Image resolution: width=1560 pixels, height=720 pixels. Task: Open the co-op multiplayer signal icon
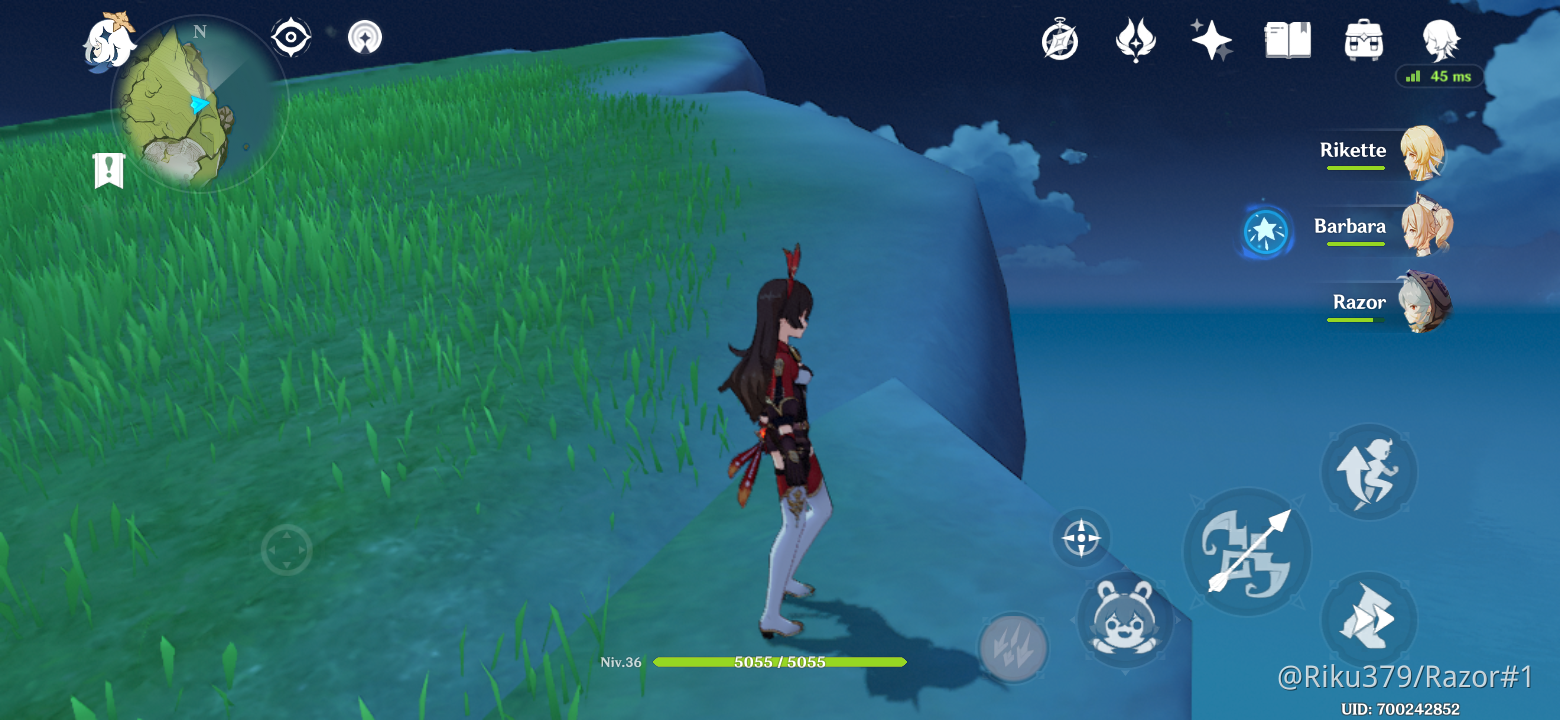[365, 37]
